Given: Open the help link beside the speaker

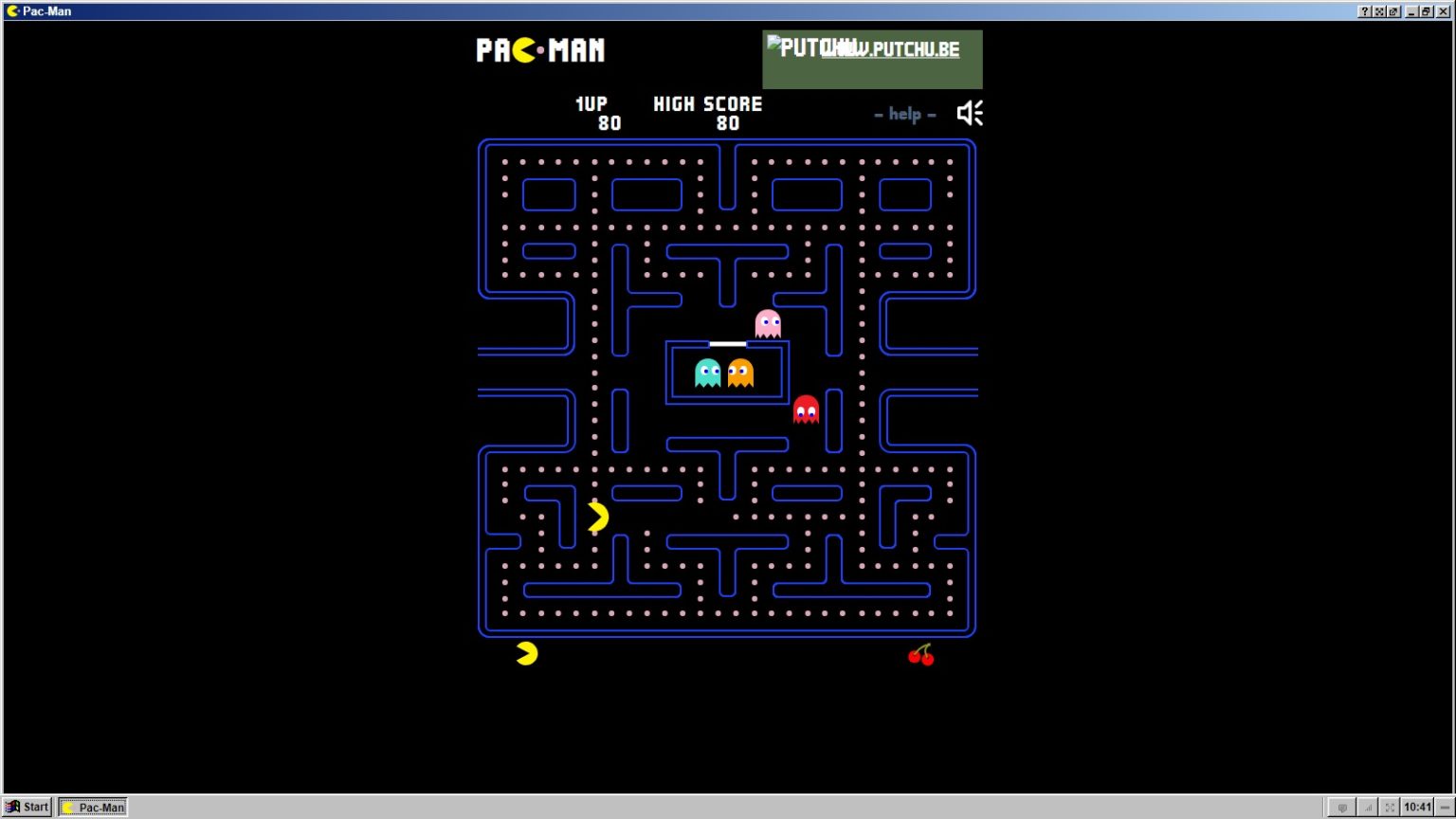Looking at the screenshot, I should point(903,114).
